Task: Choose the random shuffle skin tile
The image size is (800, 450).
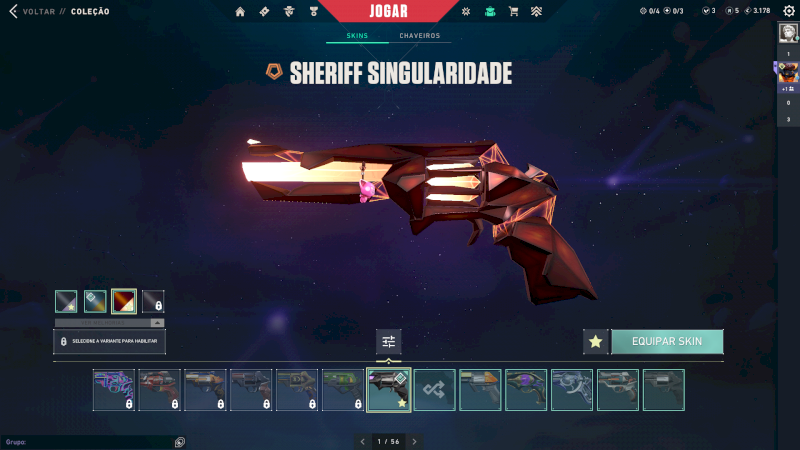Action: [x=435, y=390]
